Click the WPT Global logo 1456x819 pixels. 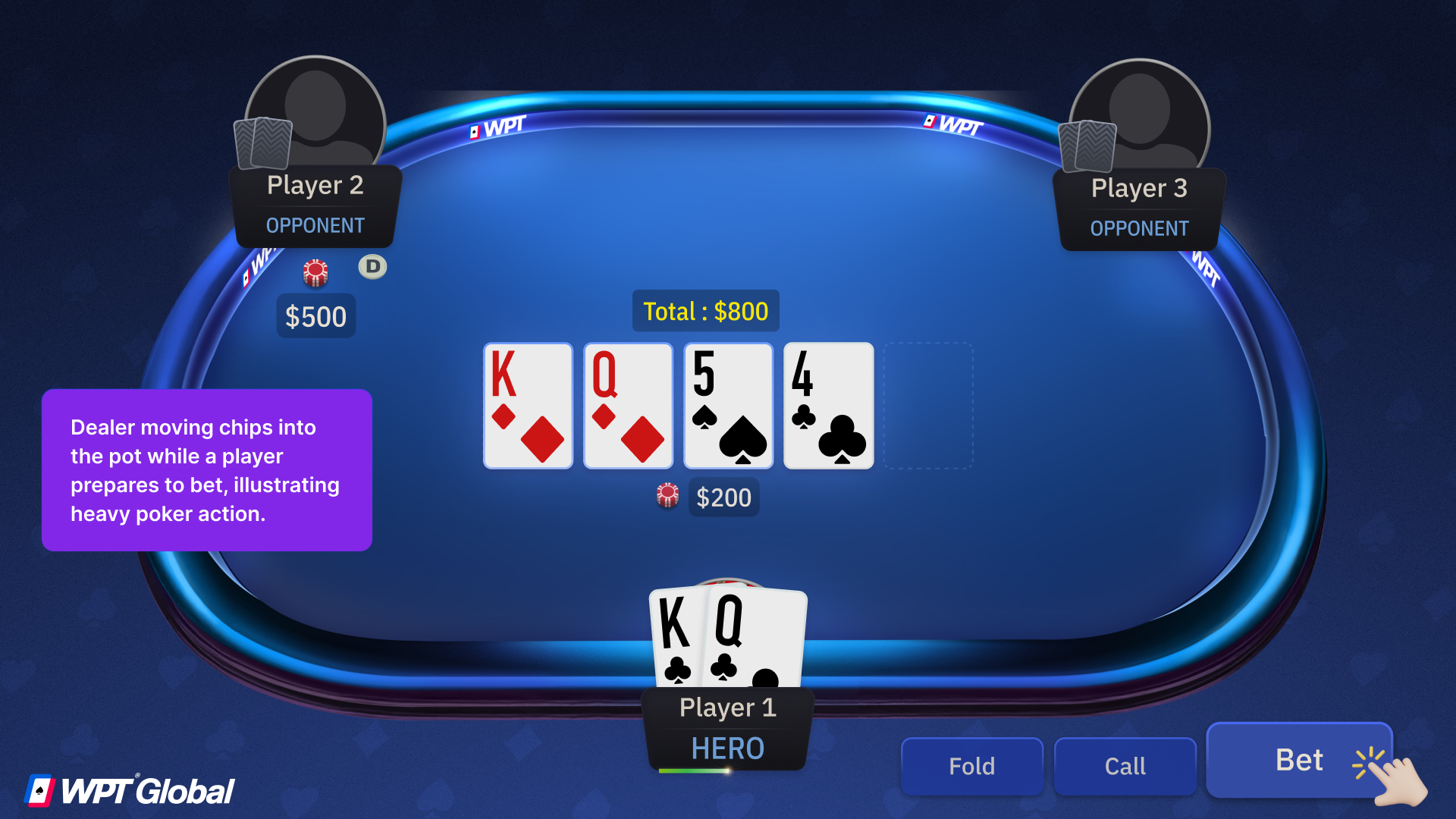129,790
